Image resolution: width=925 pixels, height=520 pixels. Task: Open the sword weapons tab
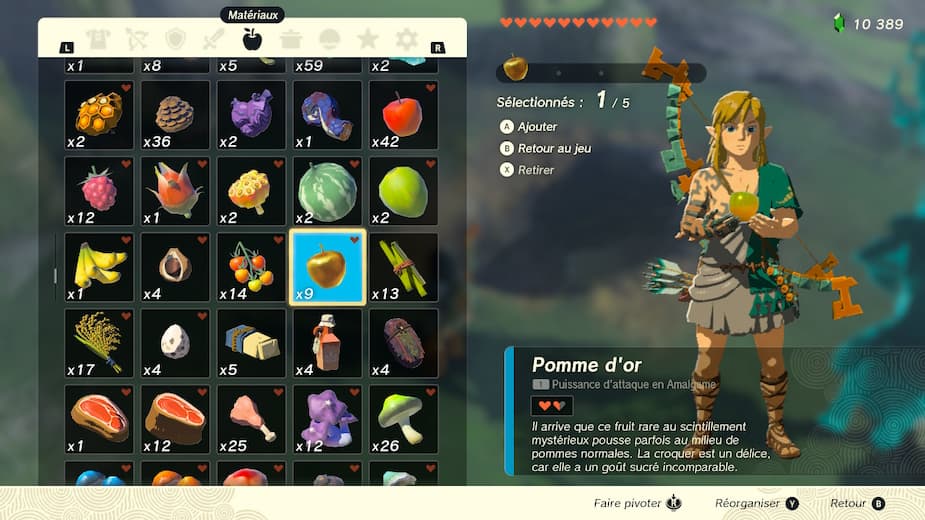coord(214,40)
